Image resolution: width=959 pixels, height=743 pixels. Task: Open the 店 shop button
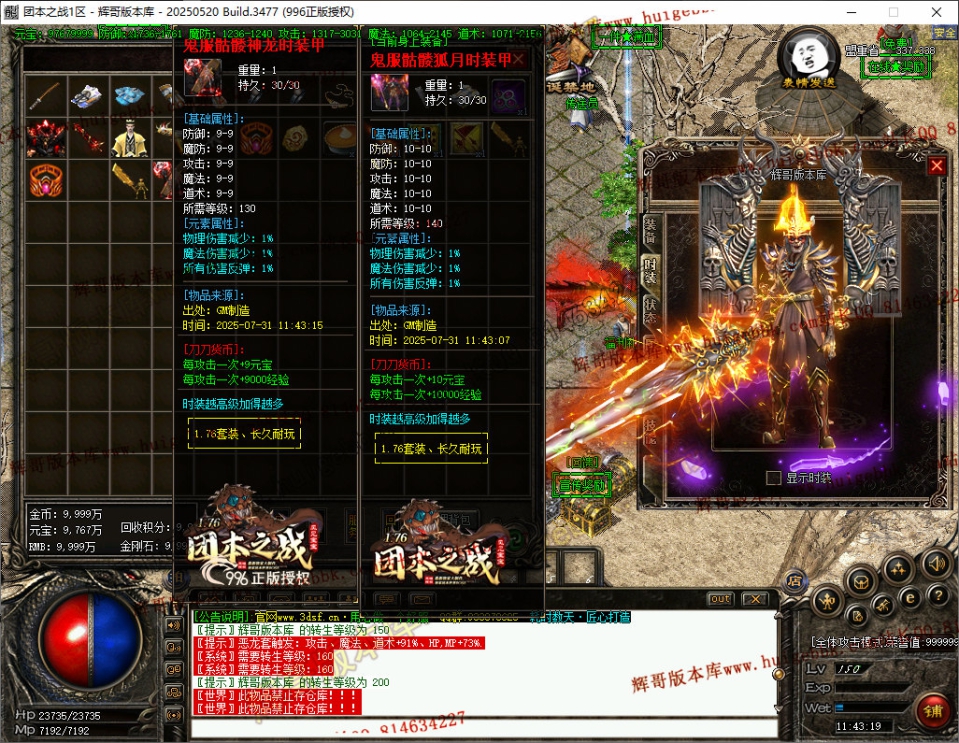pyautogui.click(x=794, y=578)
